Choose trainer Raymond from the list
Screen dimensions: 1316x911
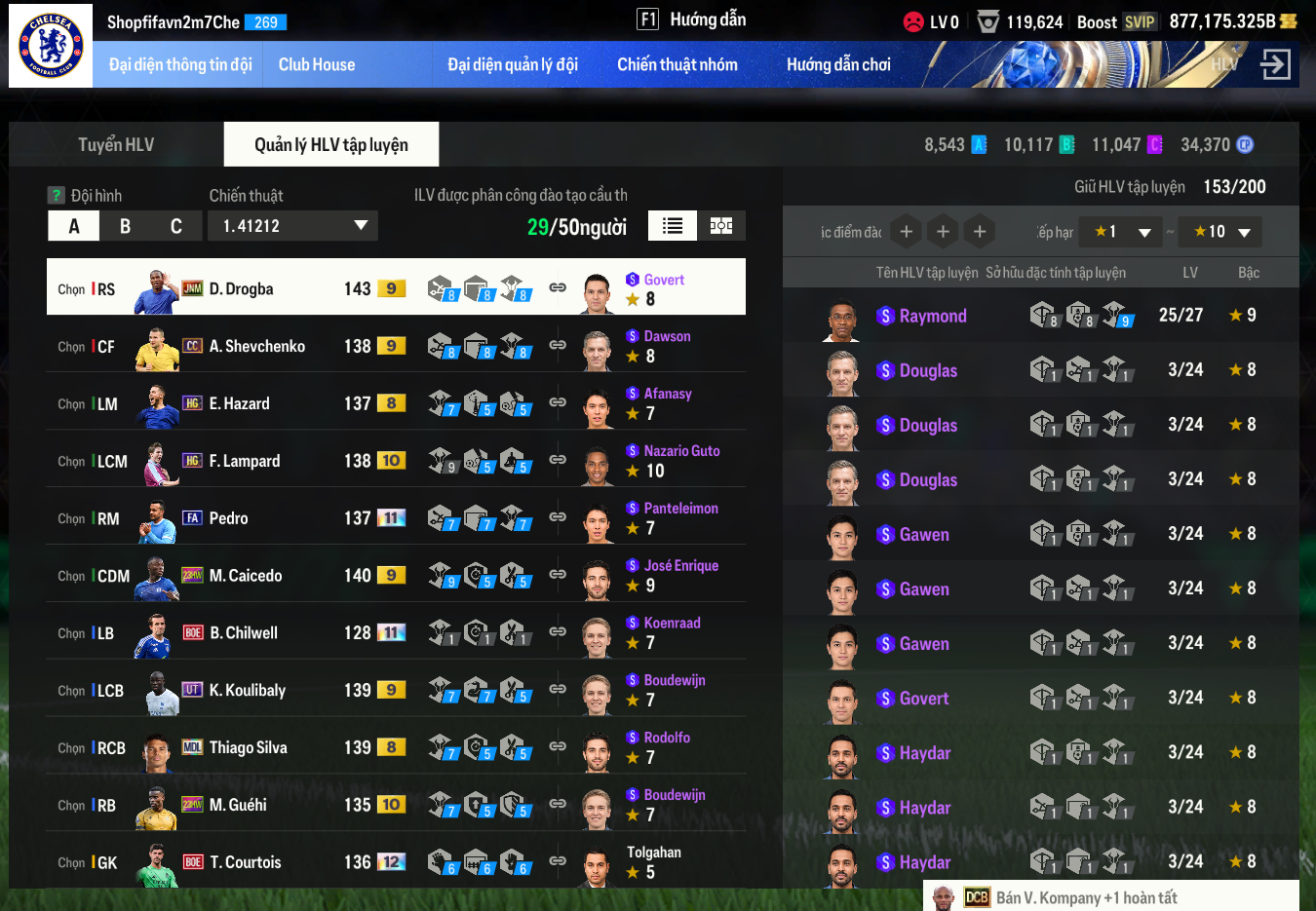pyautogui.click(x=933, y=316)
